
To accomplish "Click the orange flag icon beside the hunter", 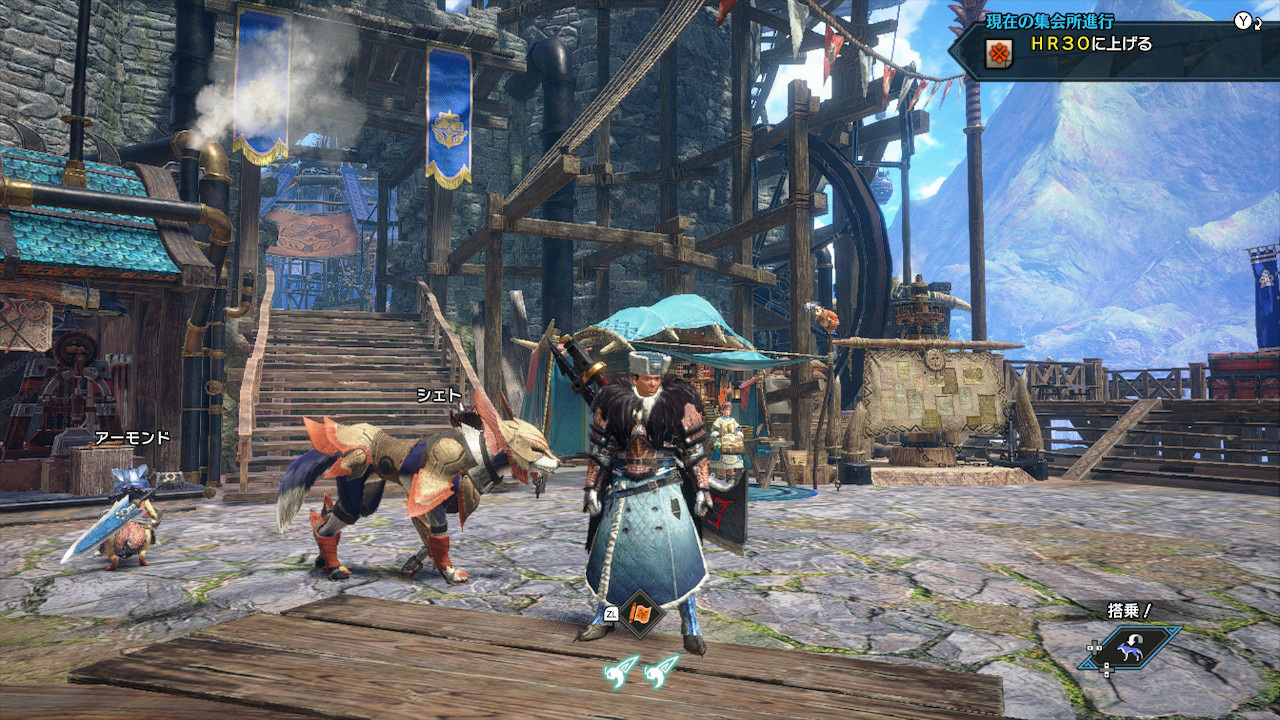I will 640,613.
